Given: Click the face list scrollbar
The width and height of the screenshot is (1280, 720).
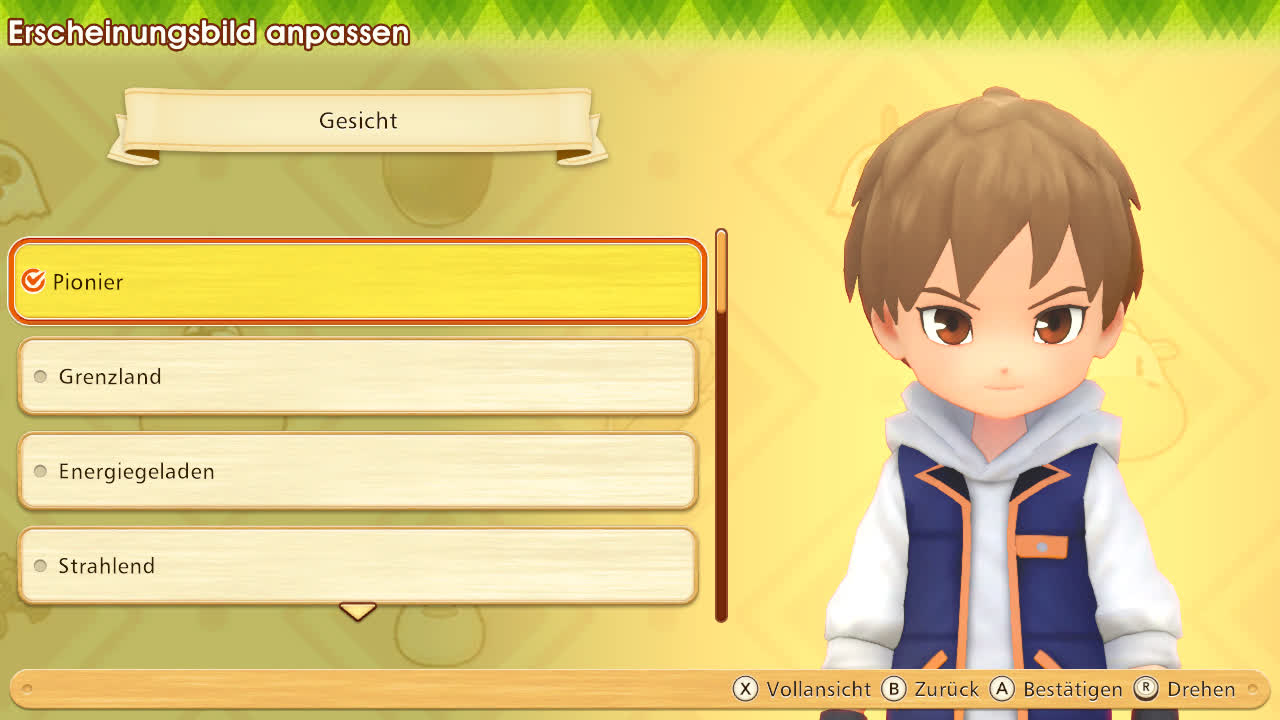Looking at the screenshot, I should 721,425.
